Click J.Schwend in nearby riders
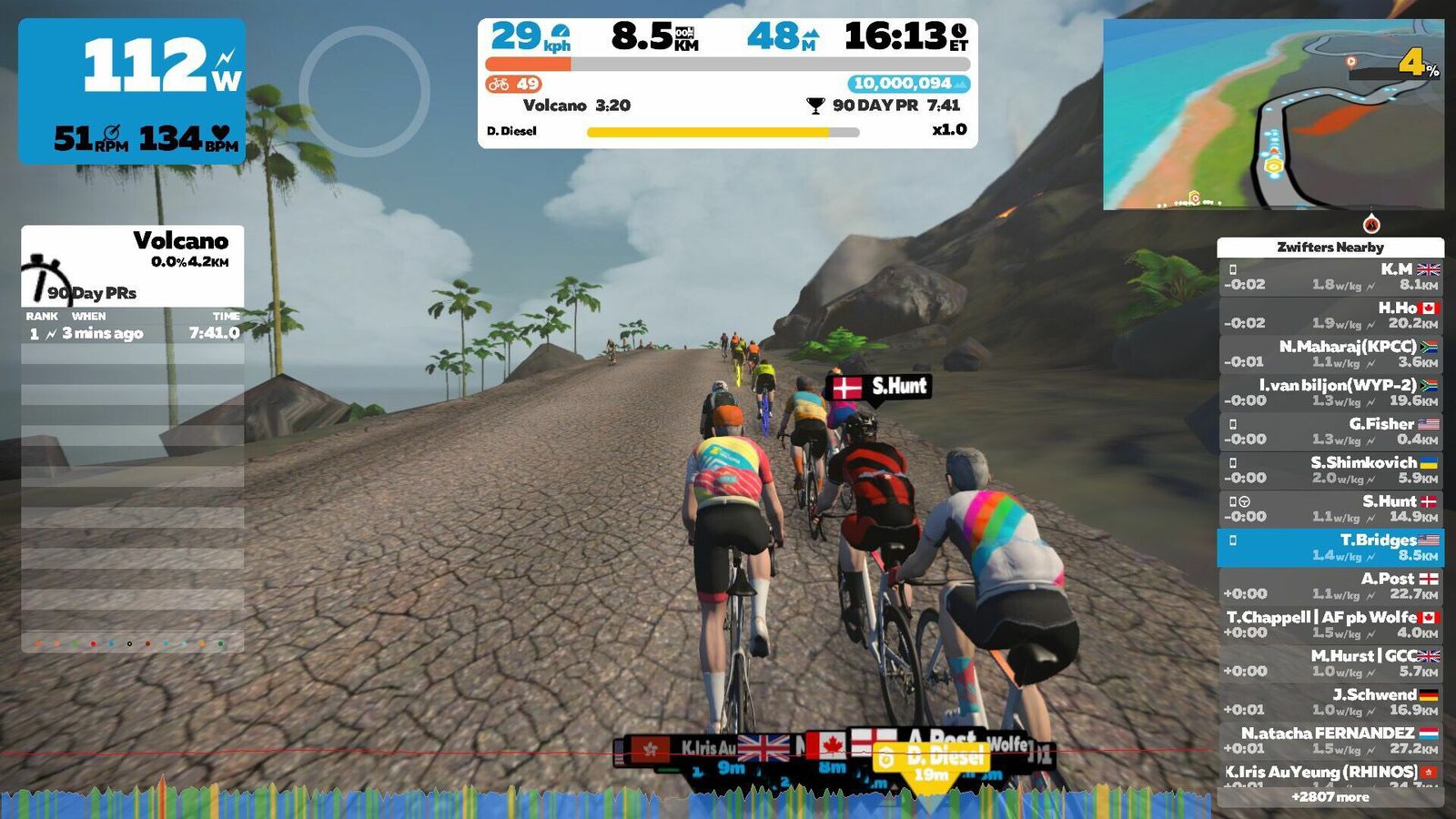The width and height of the screenshot is (1456, 819). coord(1330,702)
